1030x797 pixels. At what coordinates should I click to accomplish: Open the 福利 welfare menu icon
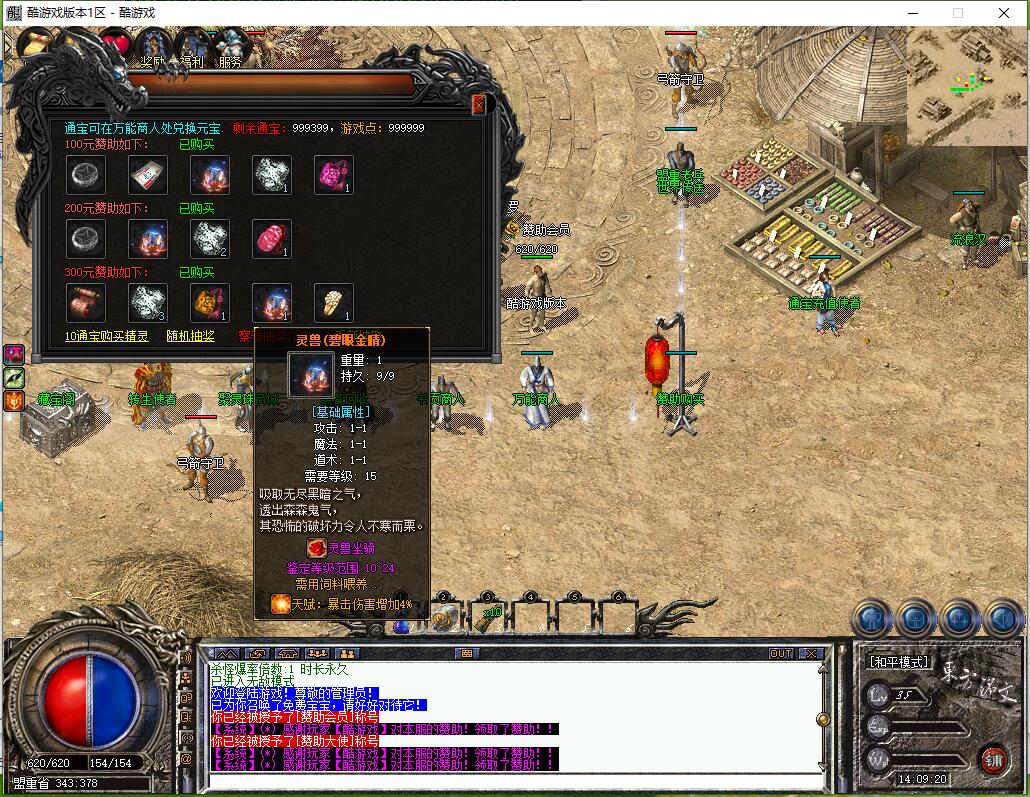[x=191, y=47]
